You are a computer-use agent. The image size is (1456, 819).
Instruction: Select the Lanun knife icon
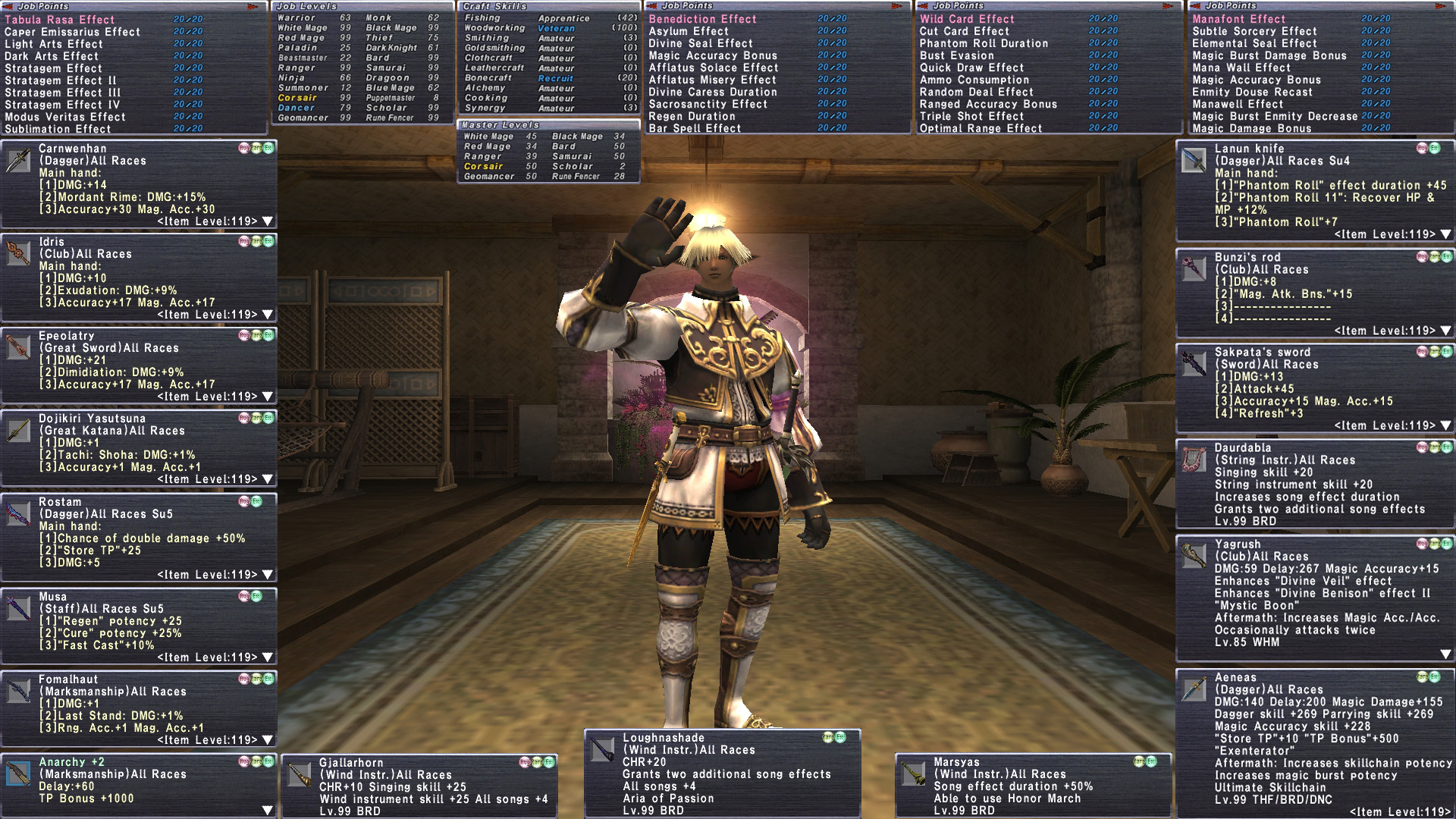tap(1194, 161)
